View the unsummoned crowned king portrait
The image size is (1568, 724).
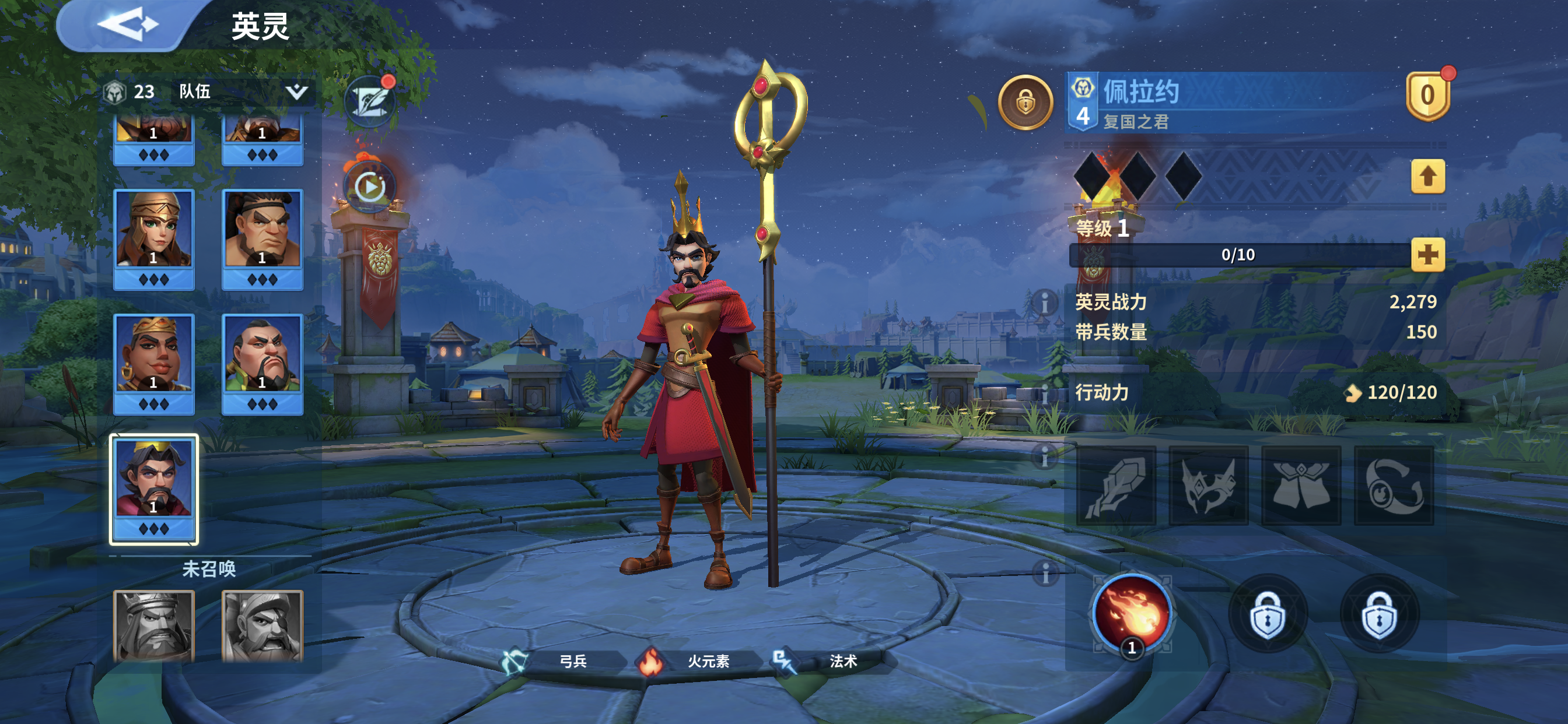pyautogui.click(x=153, y=625)
